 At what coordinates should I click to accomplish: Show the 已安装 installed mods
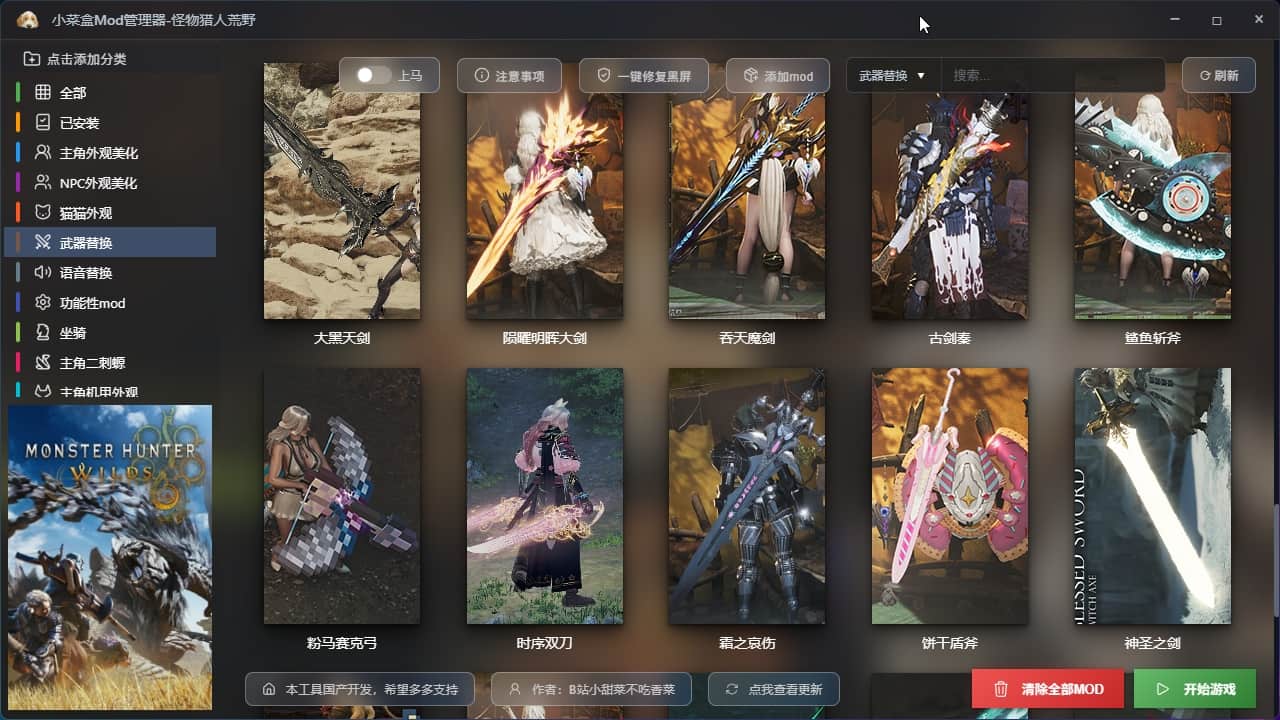79,123
